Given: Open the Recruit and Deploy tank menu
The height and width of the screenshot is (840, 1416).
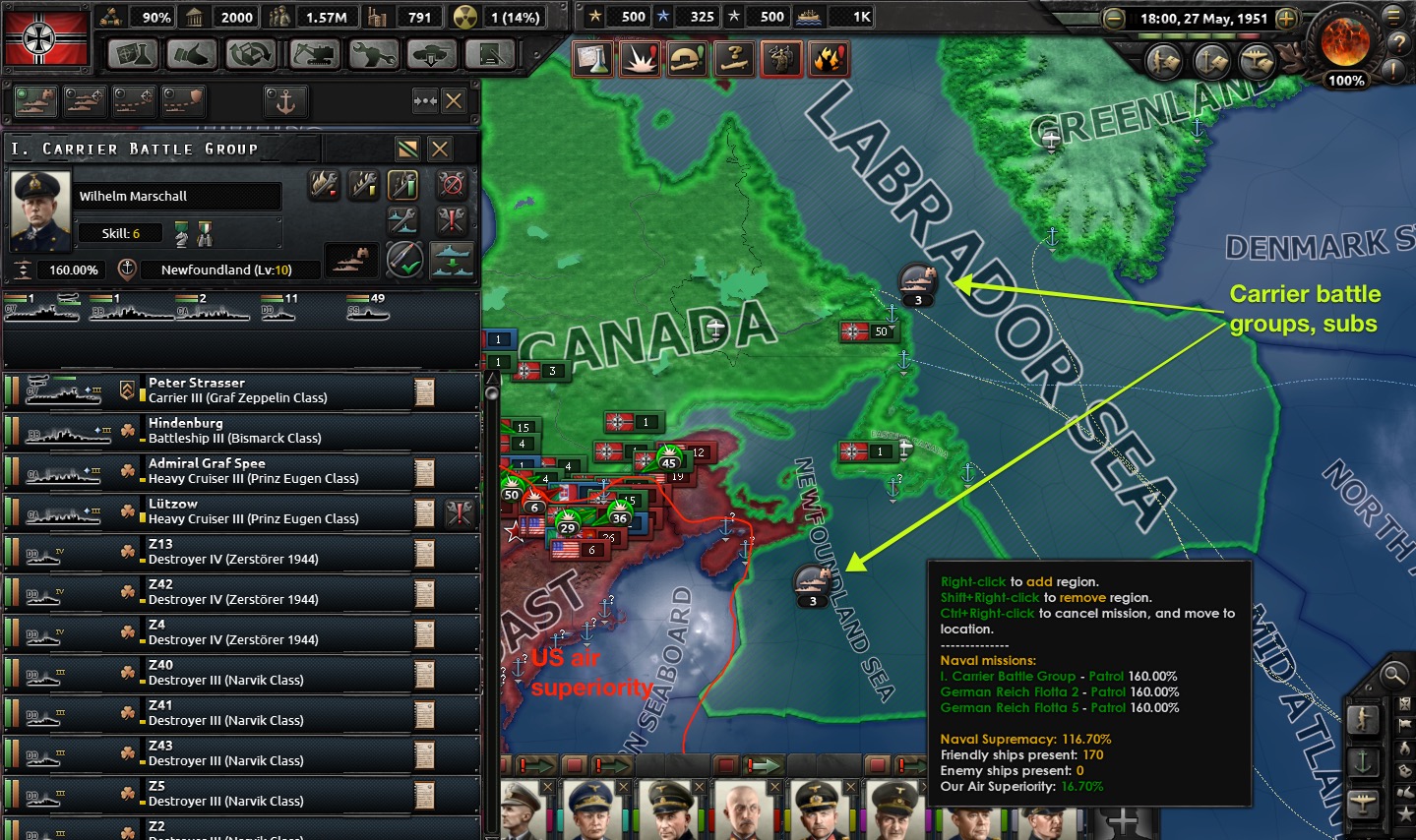Looking at the screenshot, I should click(x=431, y=54).
